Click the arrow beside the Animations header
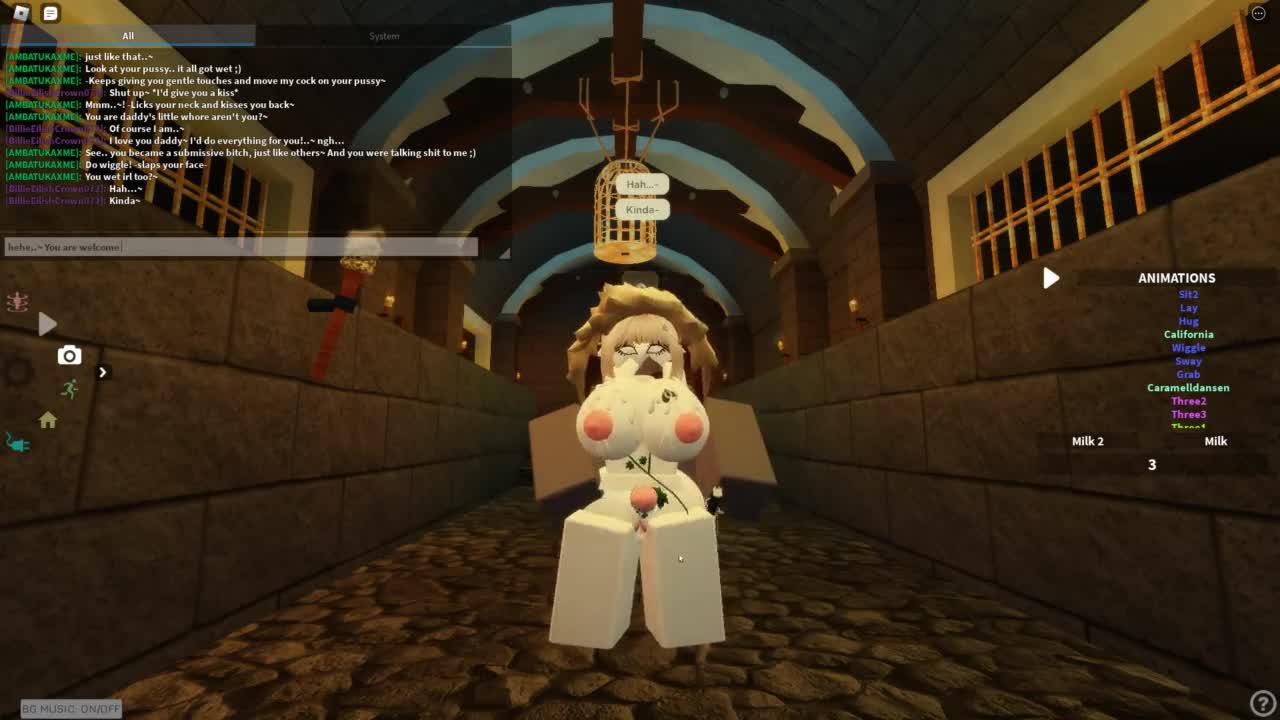1280x720 pixels. pyautogui.click(x=1050, y=278)
